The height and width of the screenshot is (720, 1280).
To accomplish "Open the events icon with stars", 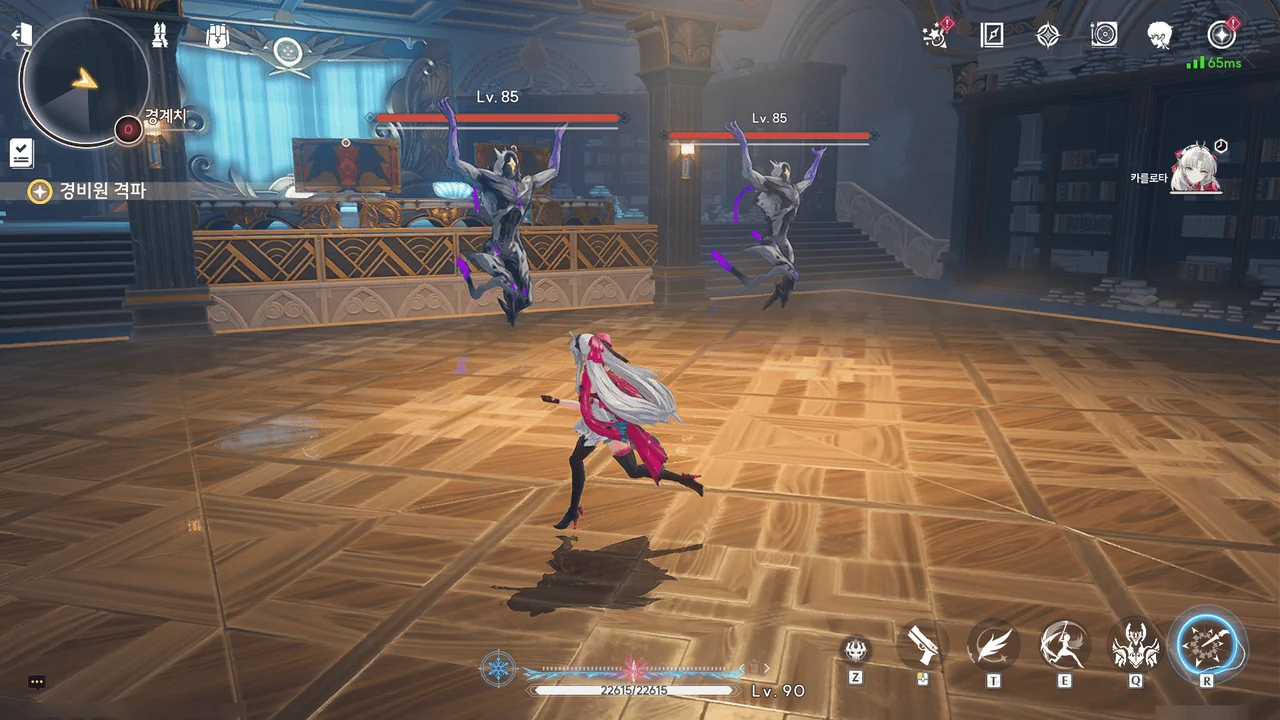I will pos(936,36).
